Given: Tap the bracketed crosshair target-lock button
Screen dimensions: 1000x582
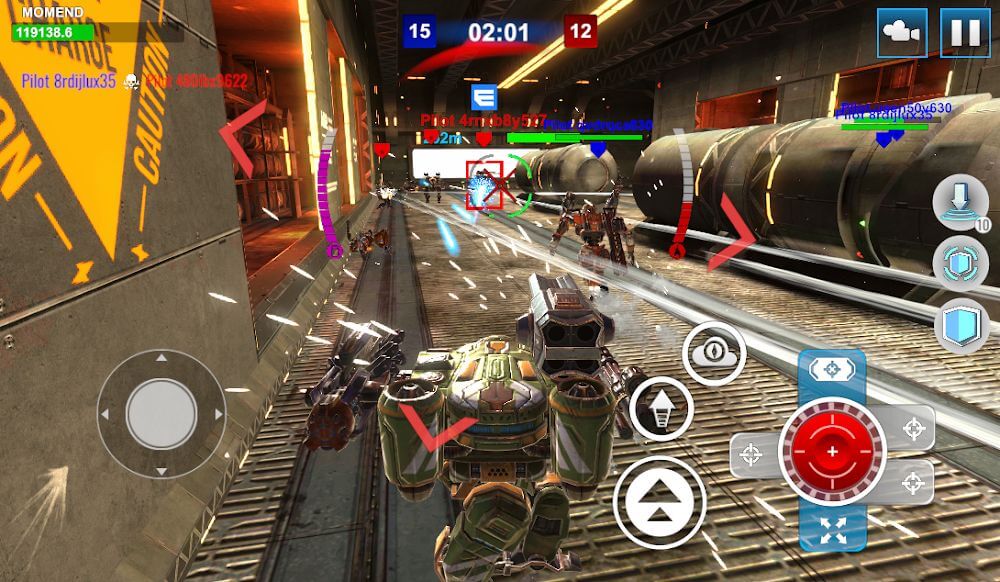Looking at the screenshot, I should pos(832,369).
